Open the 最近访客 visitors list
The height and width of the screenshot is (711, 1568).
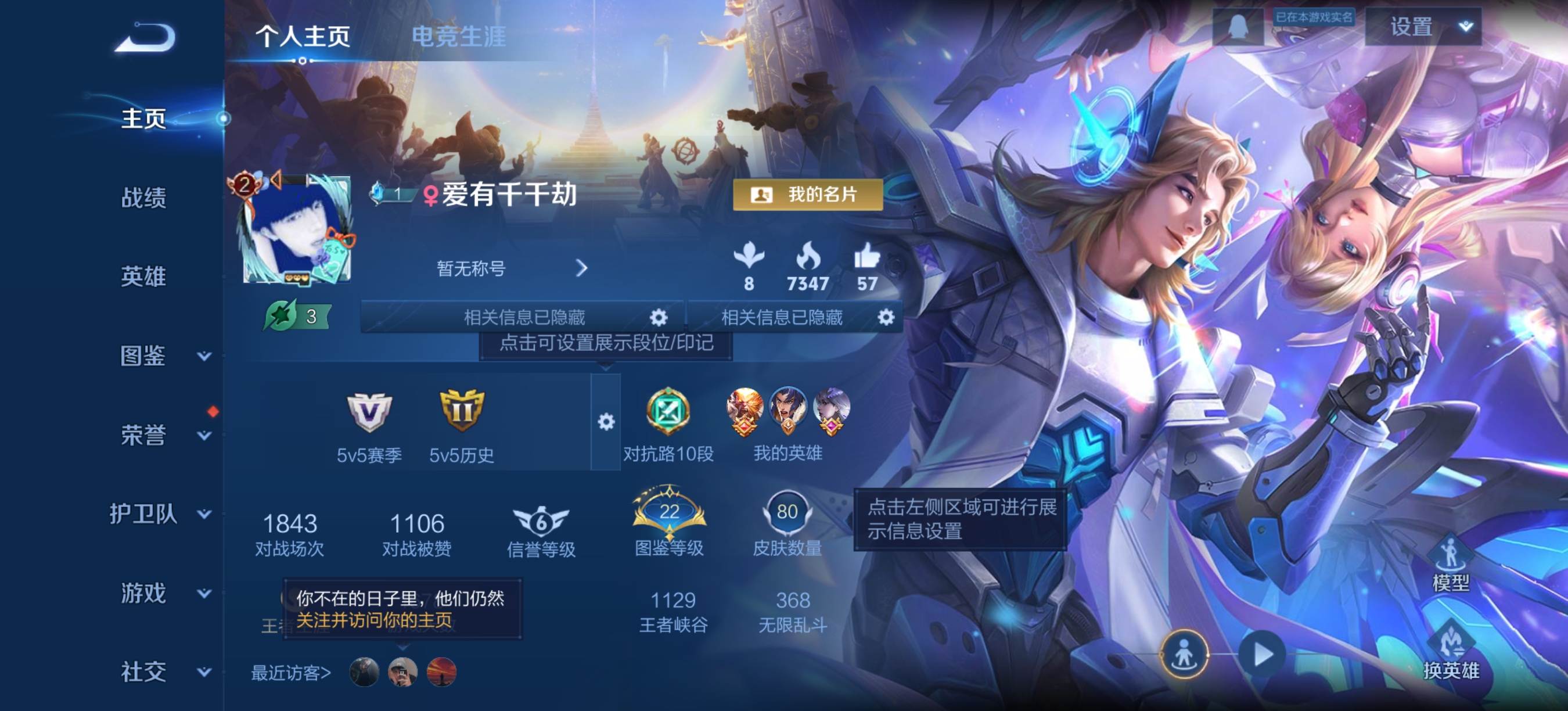(291, 673)
